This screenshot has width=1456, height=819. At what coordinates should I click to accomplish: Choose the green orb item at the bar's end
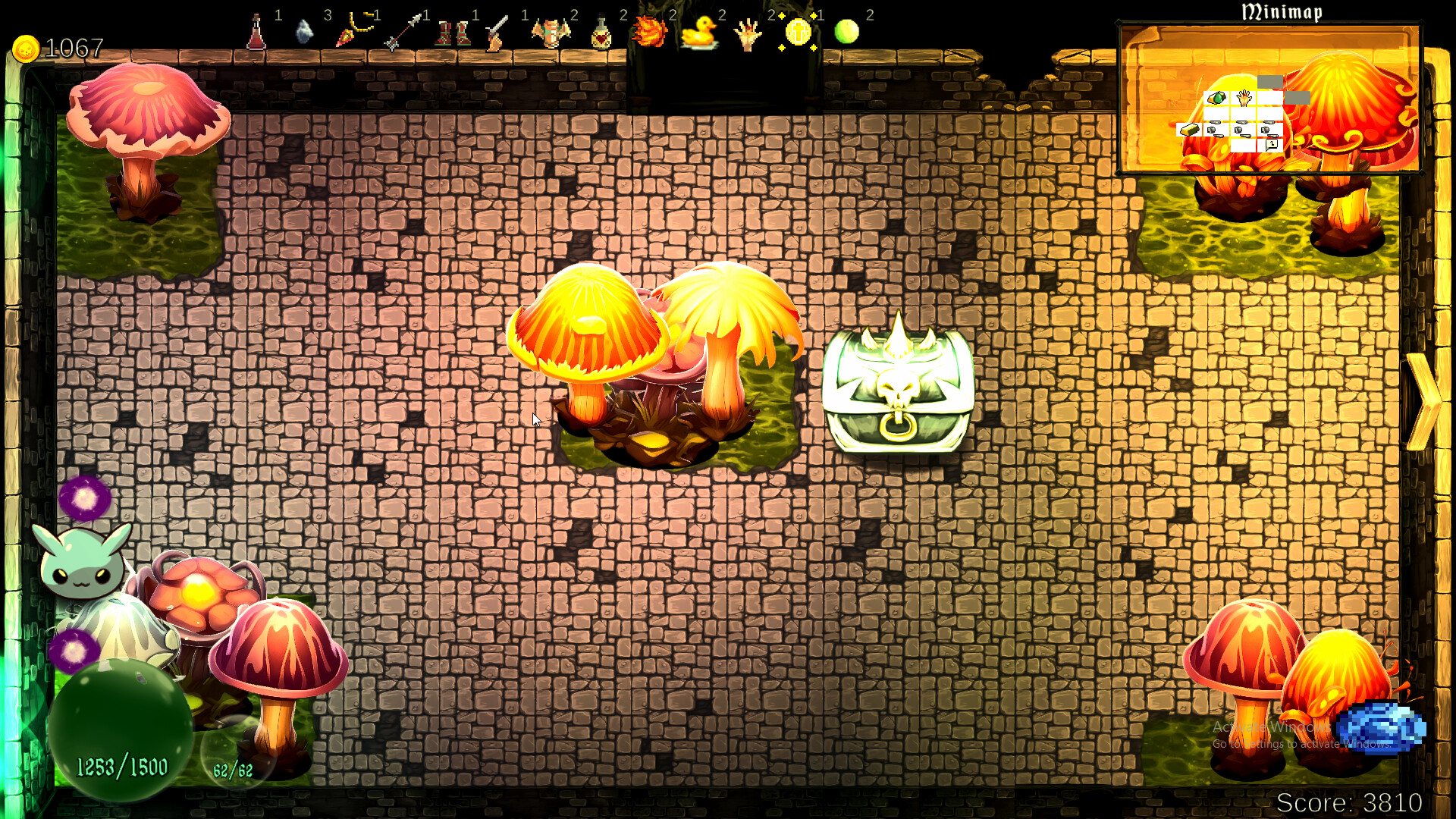coord(848,33)
